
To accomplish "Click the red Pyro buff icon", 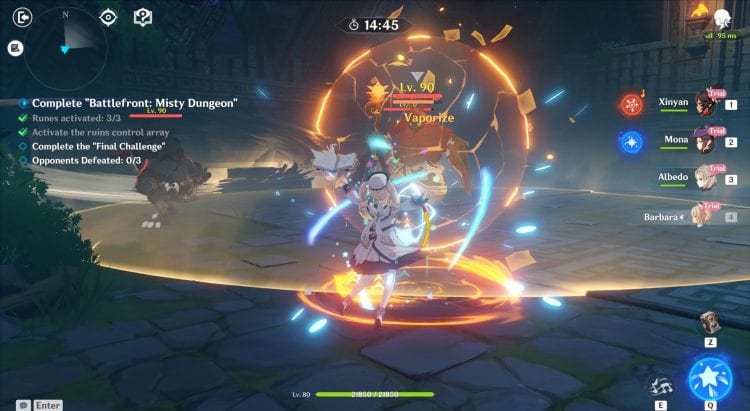I will tap(630, 103).
